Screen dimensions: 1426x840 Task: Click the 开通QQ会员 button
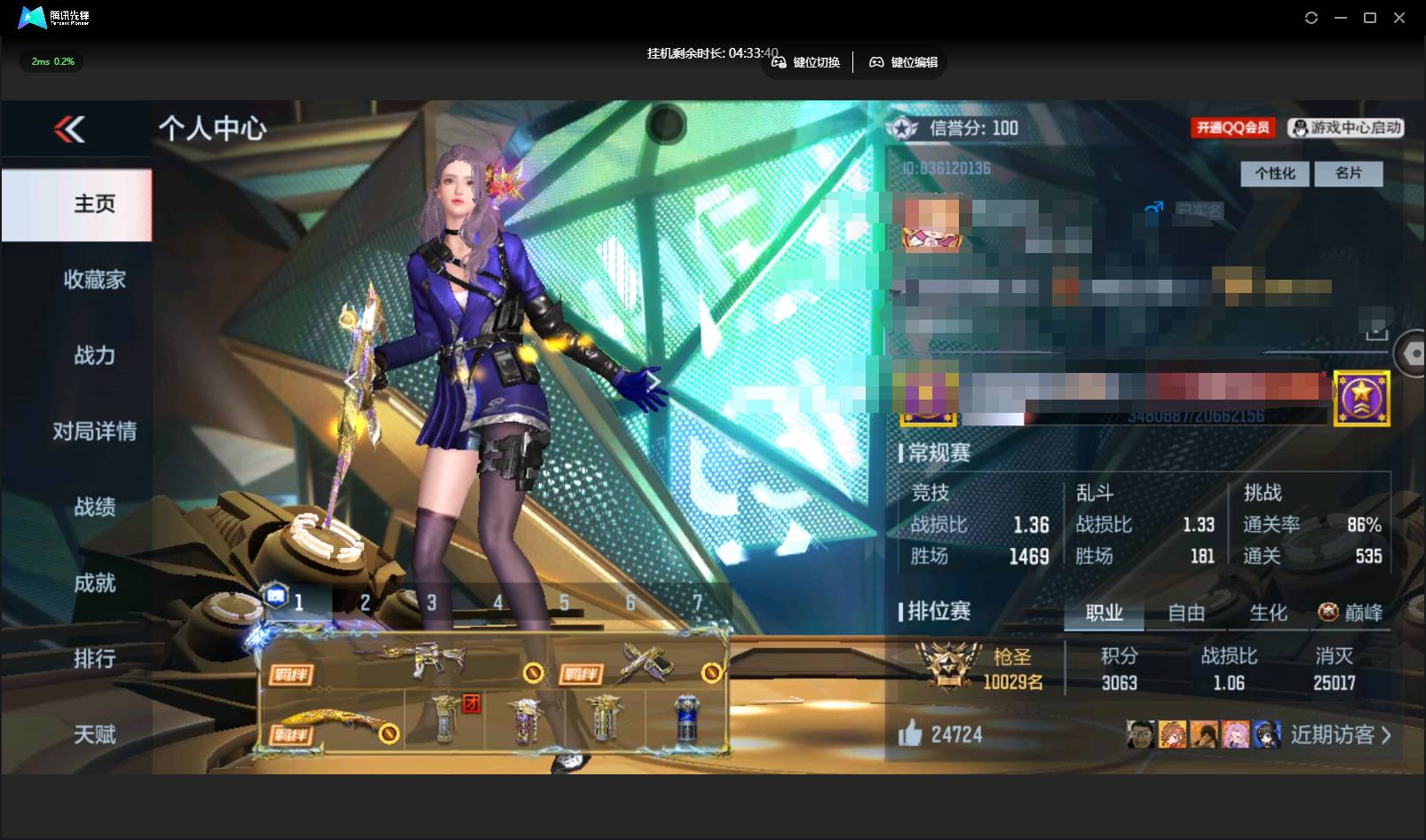coord(1232,128)
